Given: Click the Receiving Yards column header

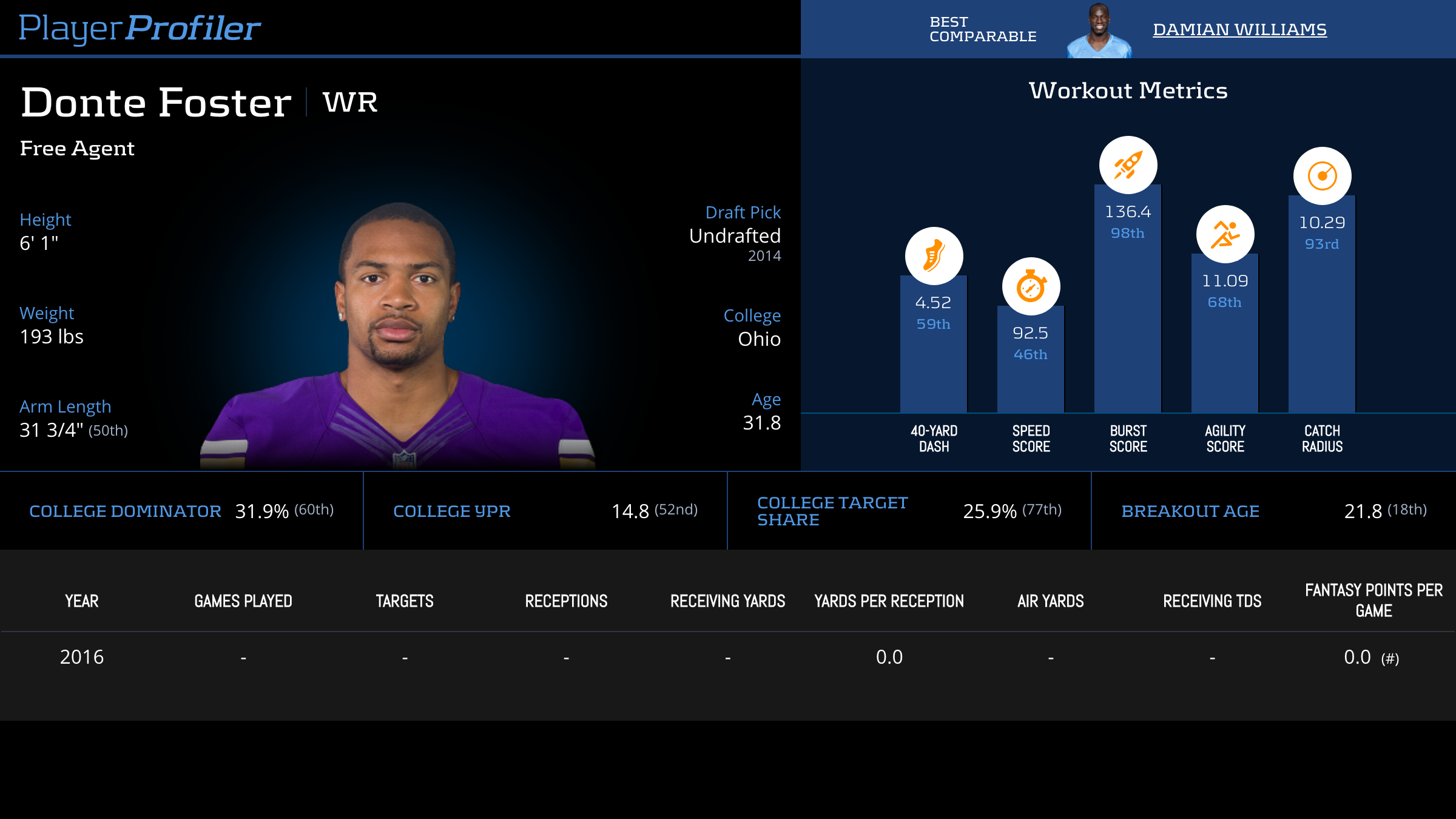Looking at the screenshot, I should (x=727, y=601).
